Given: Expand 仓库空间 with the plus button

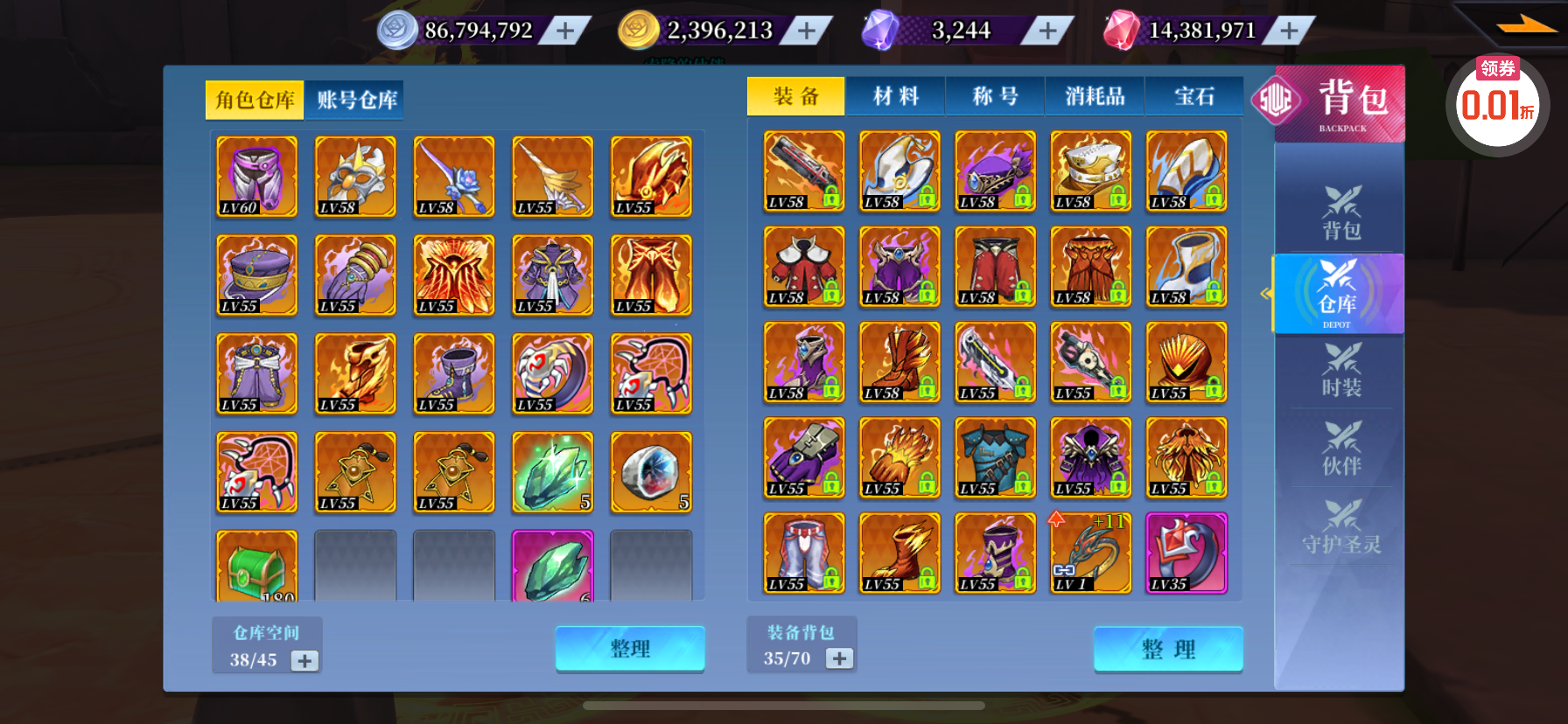Looking at the screenshot, I should tap(304, 660).
